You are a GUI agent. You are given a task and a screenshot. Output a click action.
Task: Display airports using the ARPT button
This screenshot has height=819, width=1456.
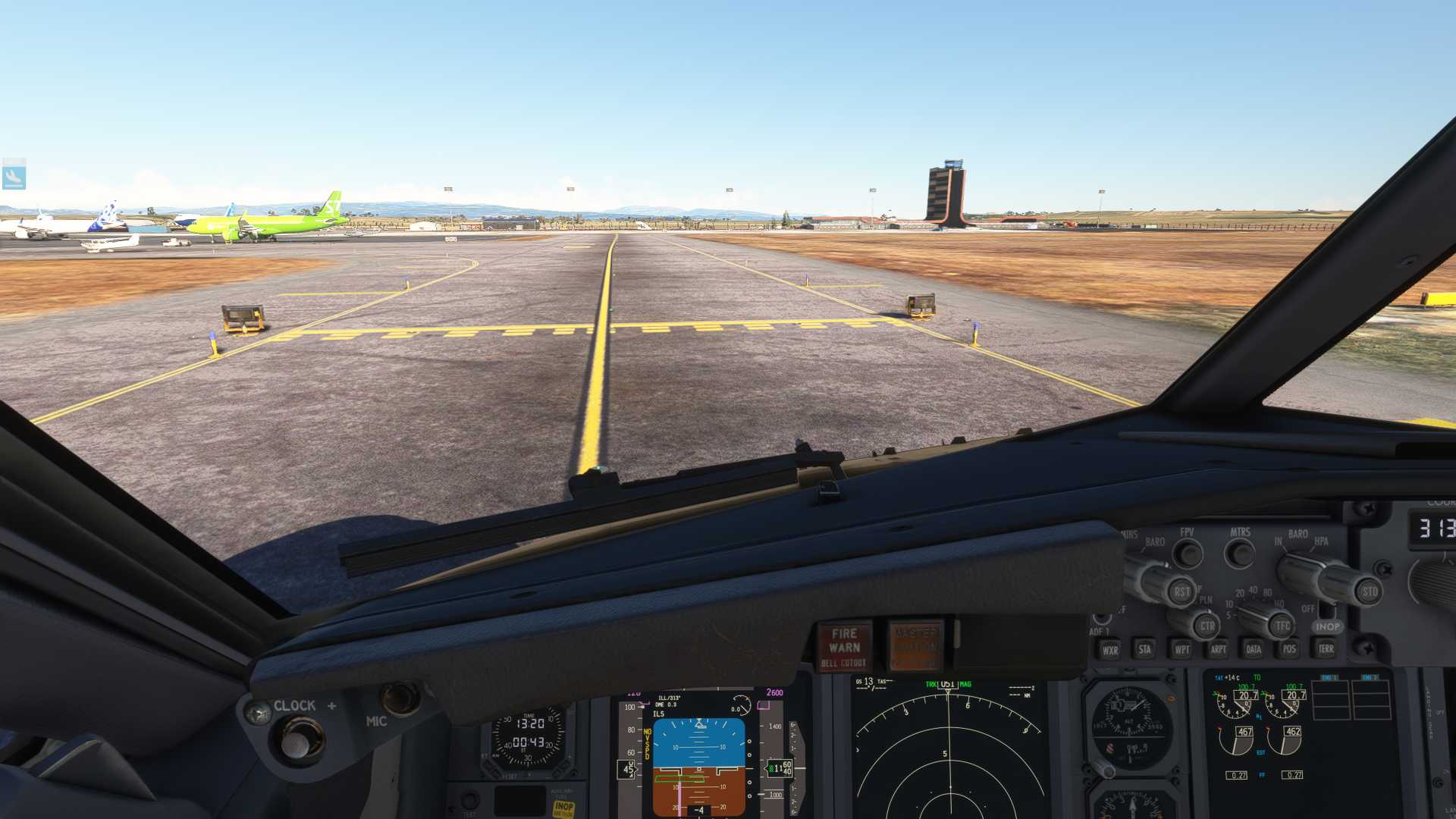(1219, 650)
